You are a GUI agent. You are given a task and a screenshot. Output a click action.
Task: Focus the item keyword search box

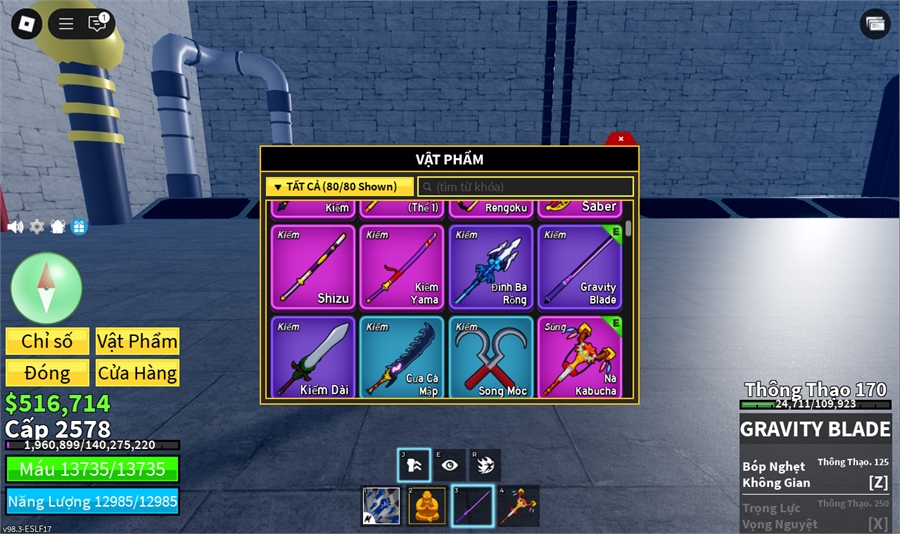tap(526, 187)
